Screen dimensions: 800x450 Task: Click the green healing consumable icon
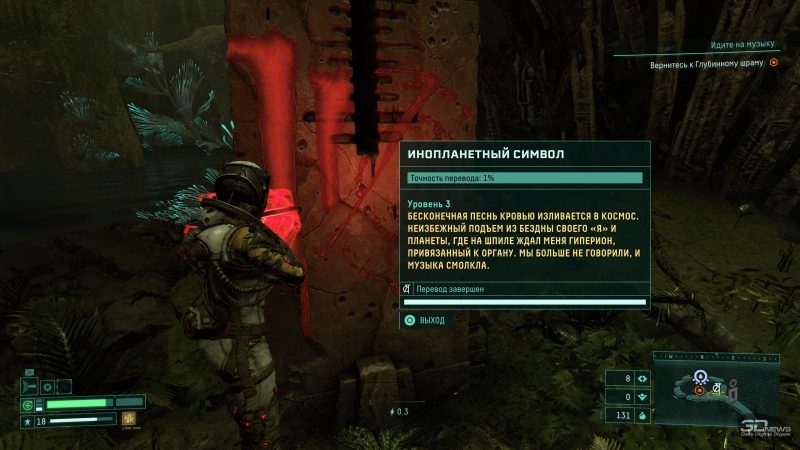pos(28,404)
